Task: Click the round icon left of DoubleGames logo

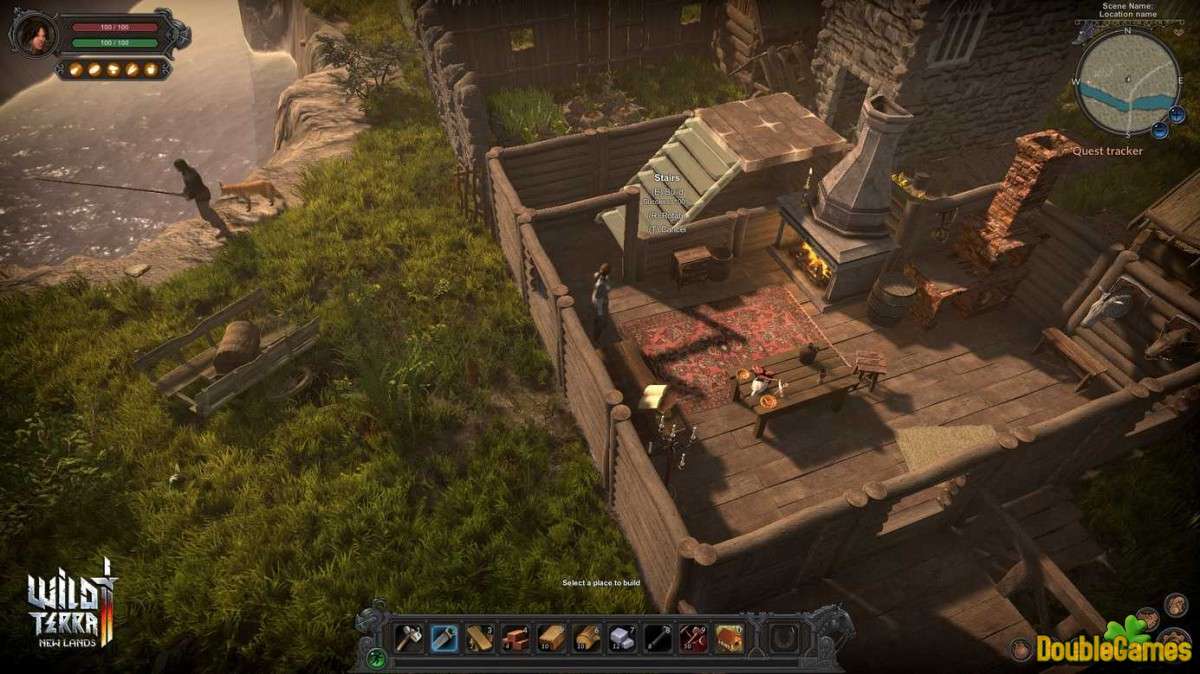Action: [x=1021, y=648]
